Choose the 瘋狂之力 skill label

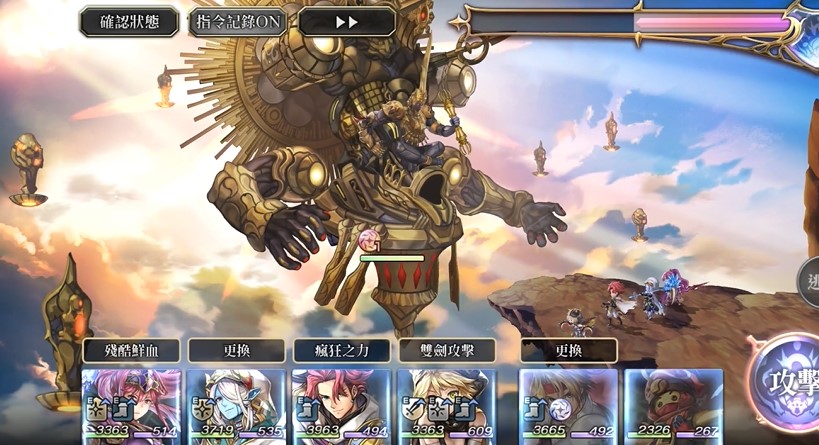click(341, 351)
